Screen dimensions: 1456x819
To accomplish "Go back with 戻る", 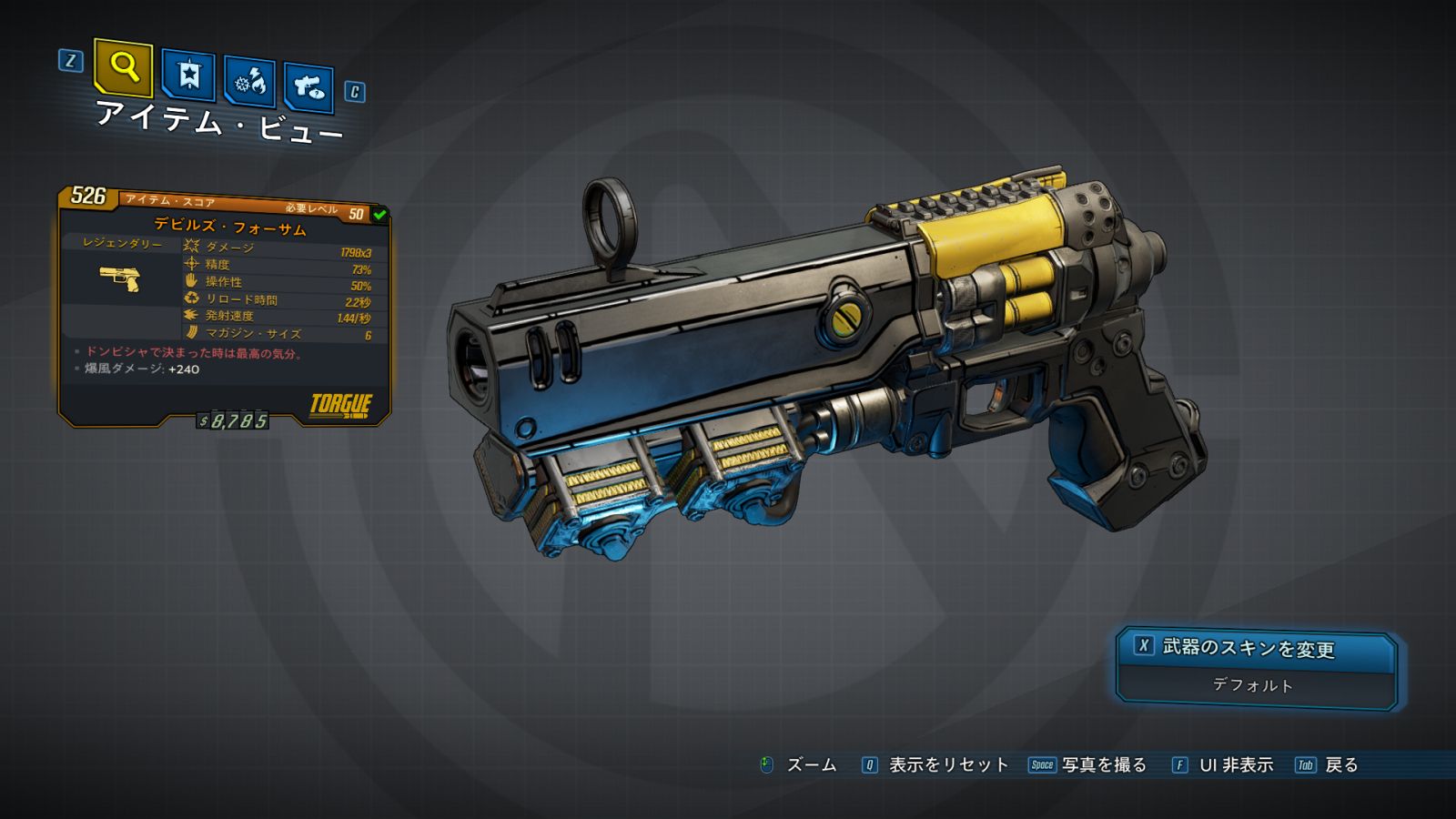I will pos(1328,765).
